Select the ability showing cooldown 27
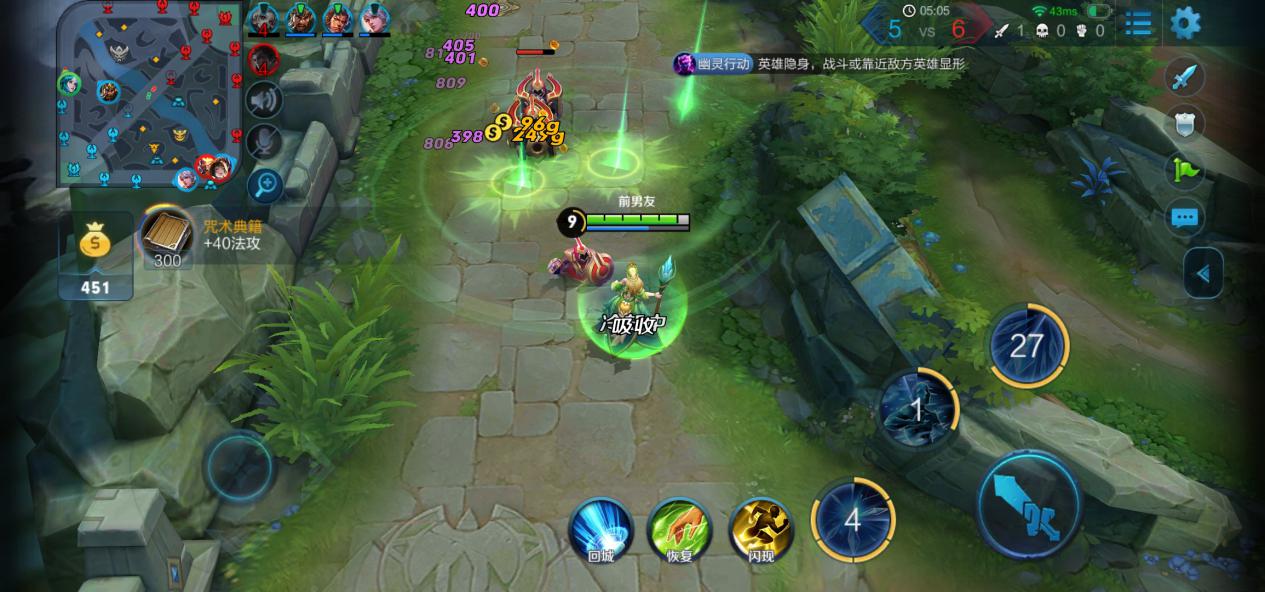The width and height of the screenshot is (1265, 592). (1027, 346)
